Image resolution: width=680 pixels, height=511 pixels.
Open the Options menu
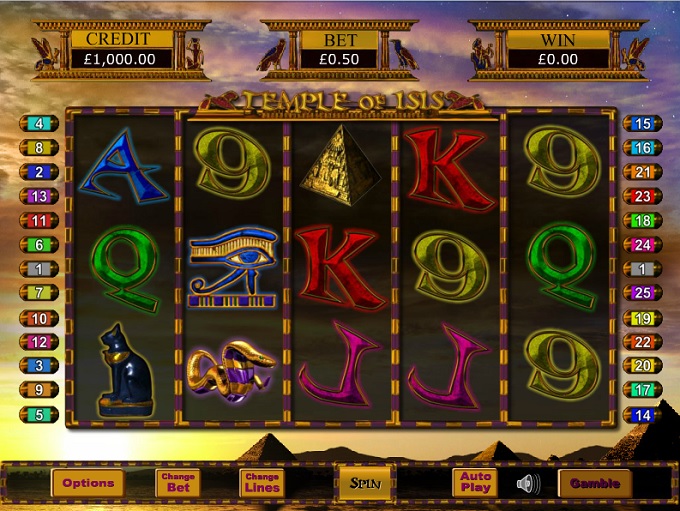tap(88, 483)
